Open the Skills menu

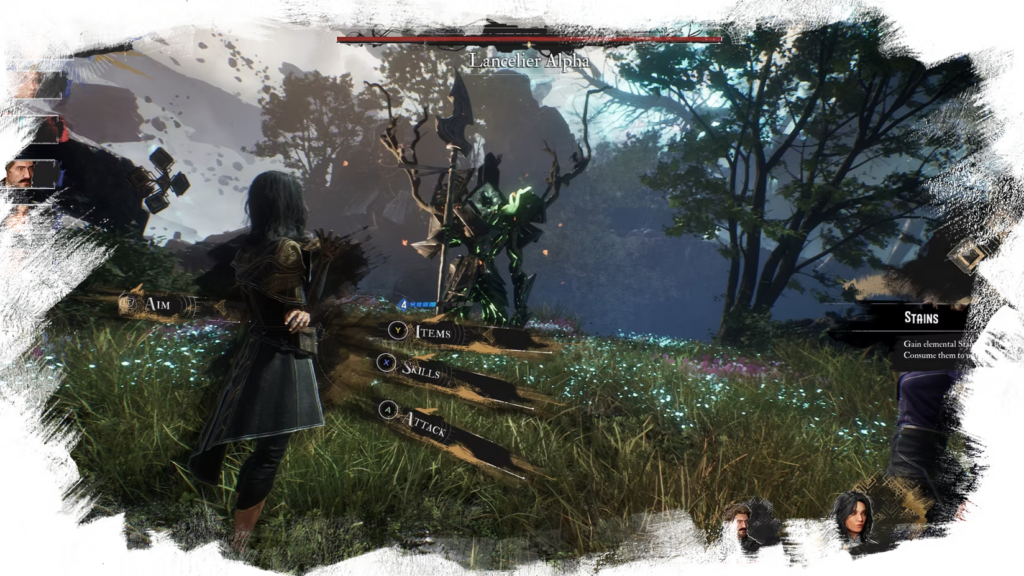point(420,370)
